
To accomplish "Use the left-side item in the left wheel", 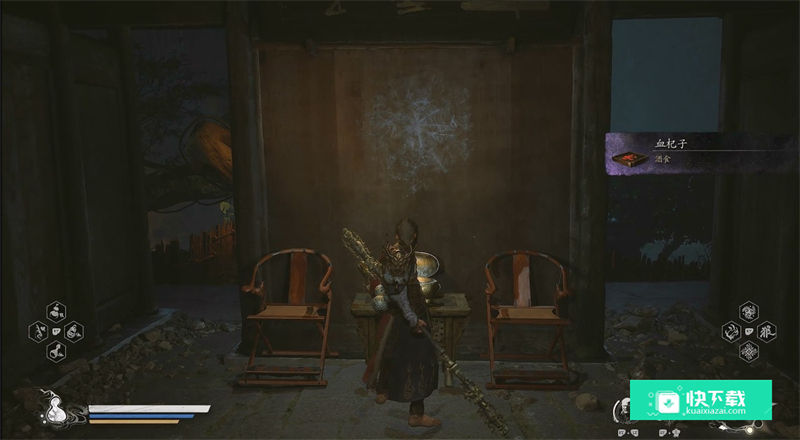I will coord(39,331).
